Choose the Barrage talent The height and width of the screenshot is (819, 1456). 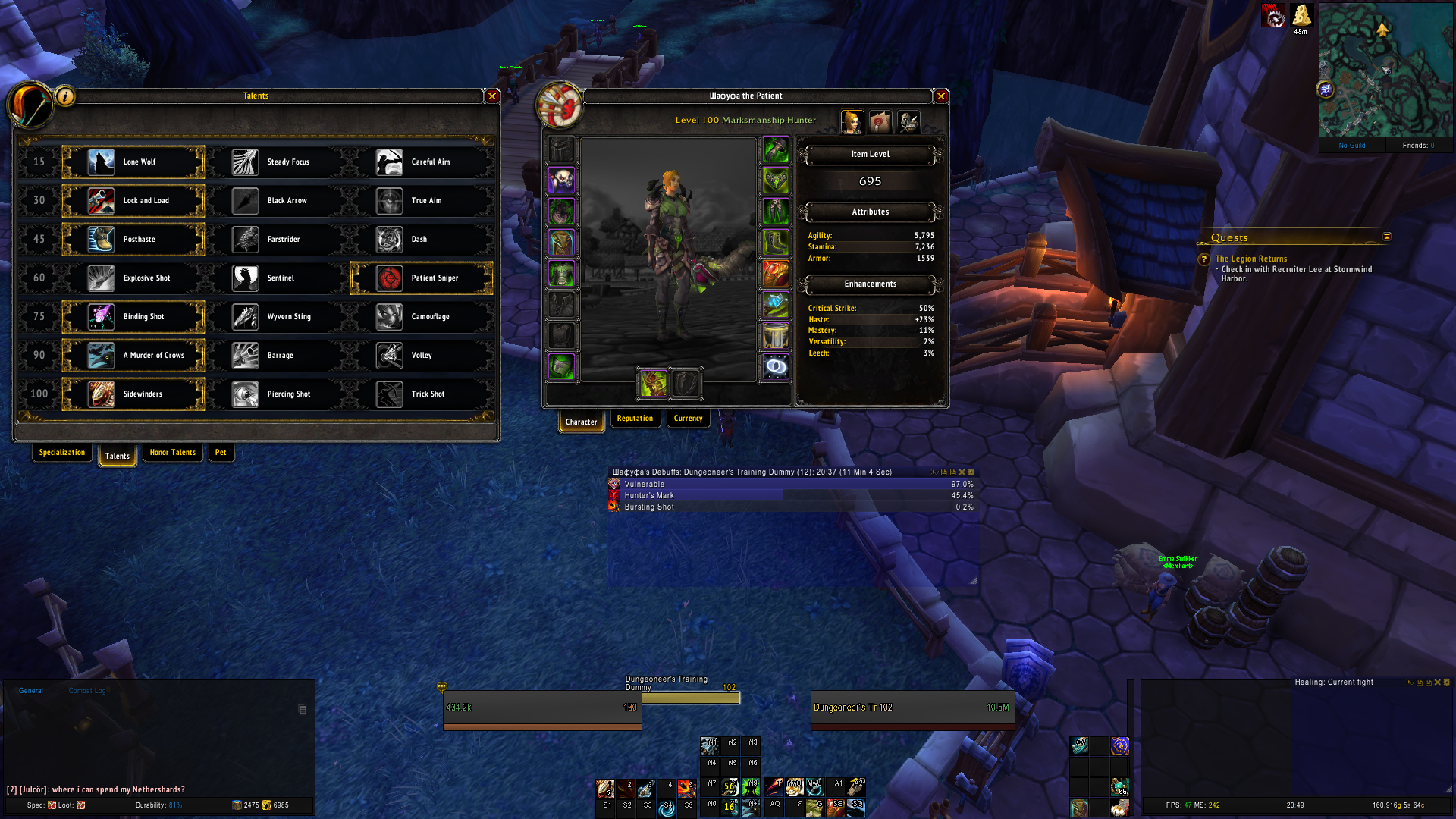278,356
